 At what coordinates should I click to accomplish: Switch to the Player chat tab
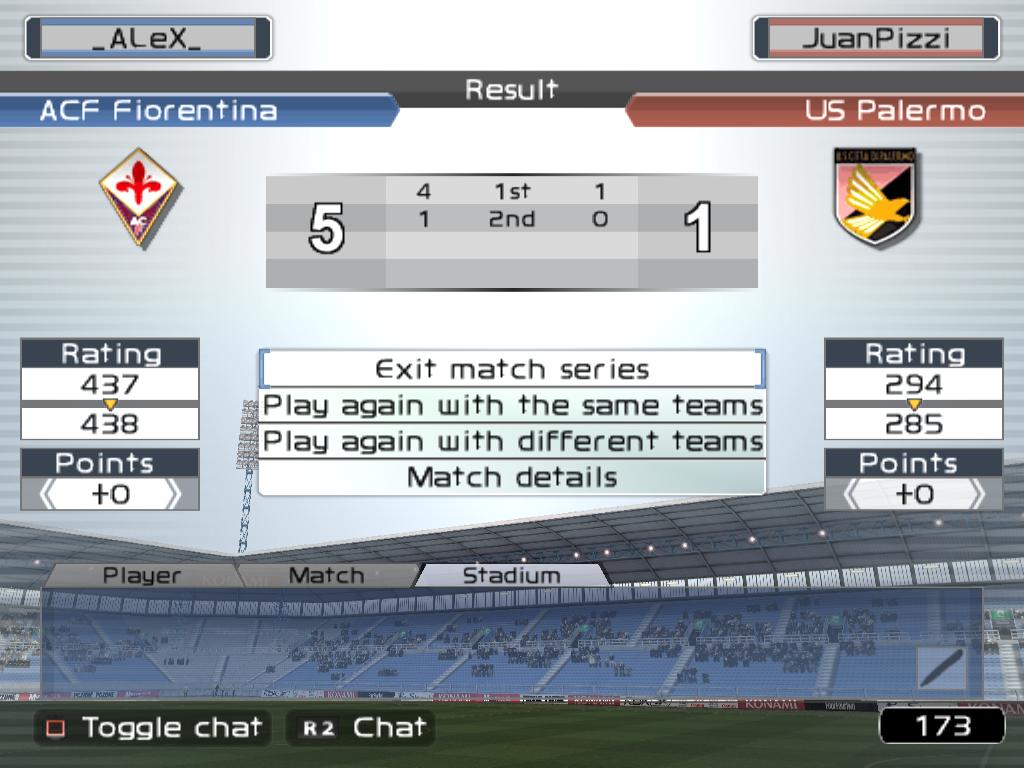click(x=142, y=576)
